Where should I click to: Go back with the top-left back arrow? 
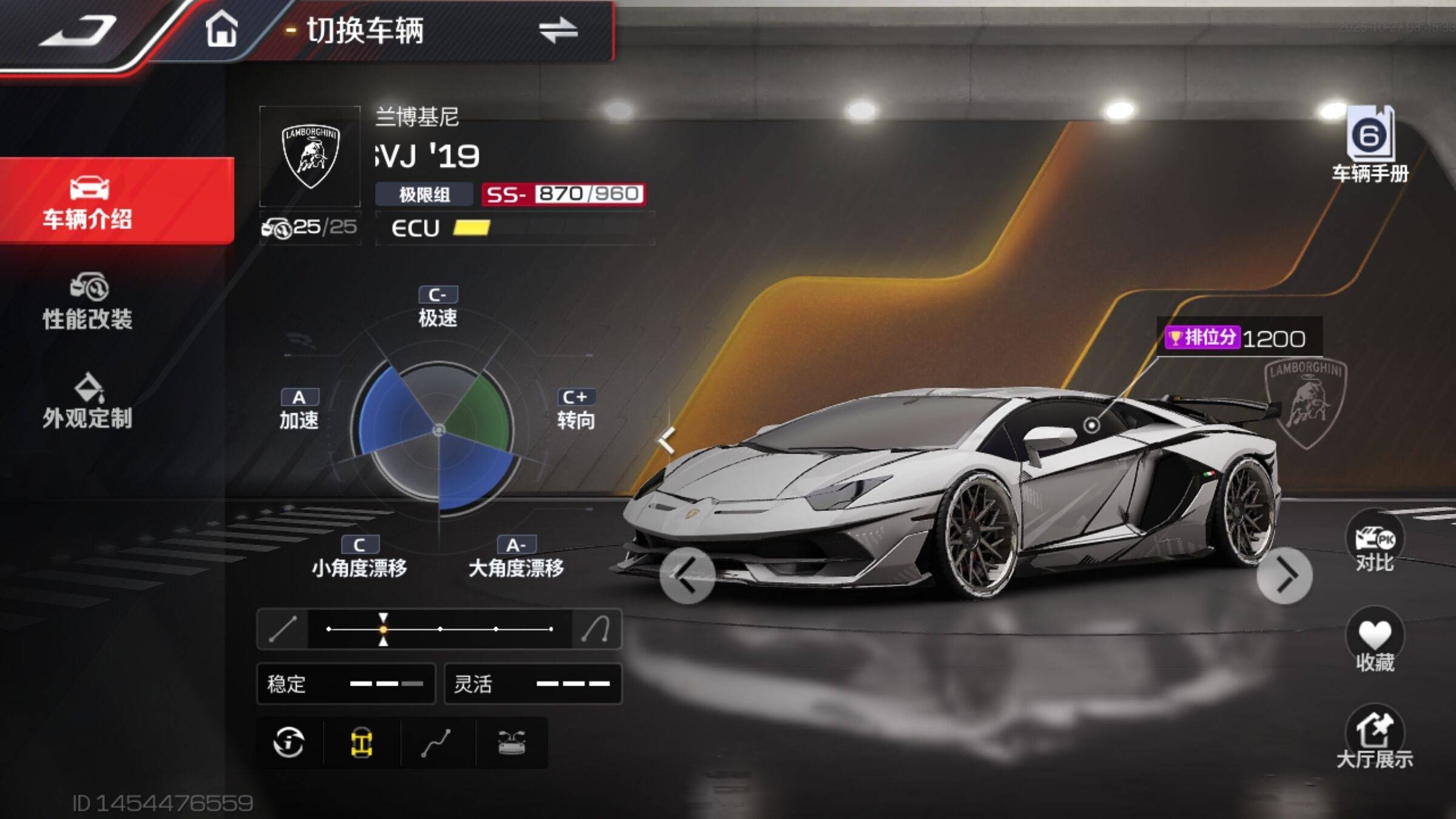(79, 32)
